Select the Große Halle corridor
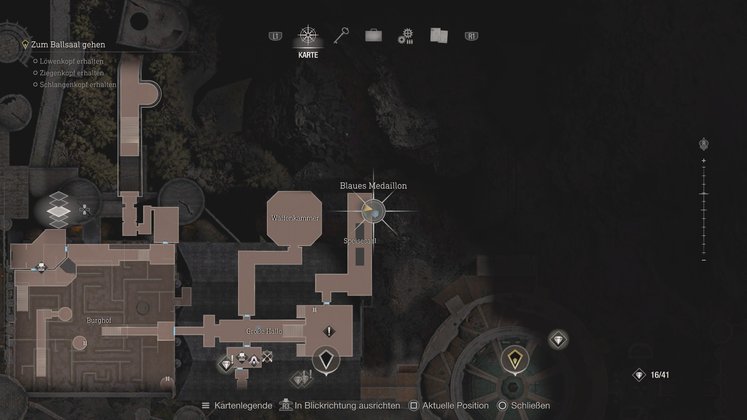 262,331
